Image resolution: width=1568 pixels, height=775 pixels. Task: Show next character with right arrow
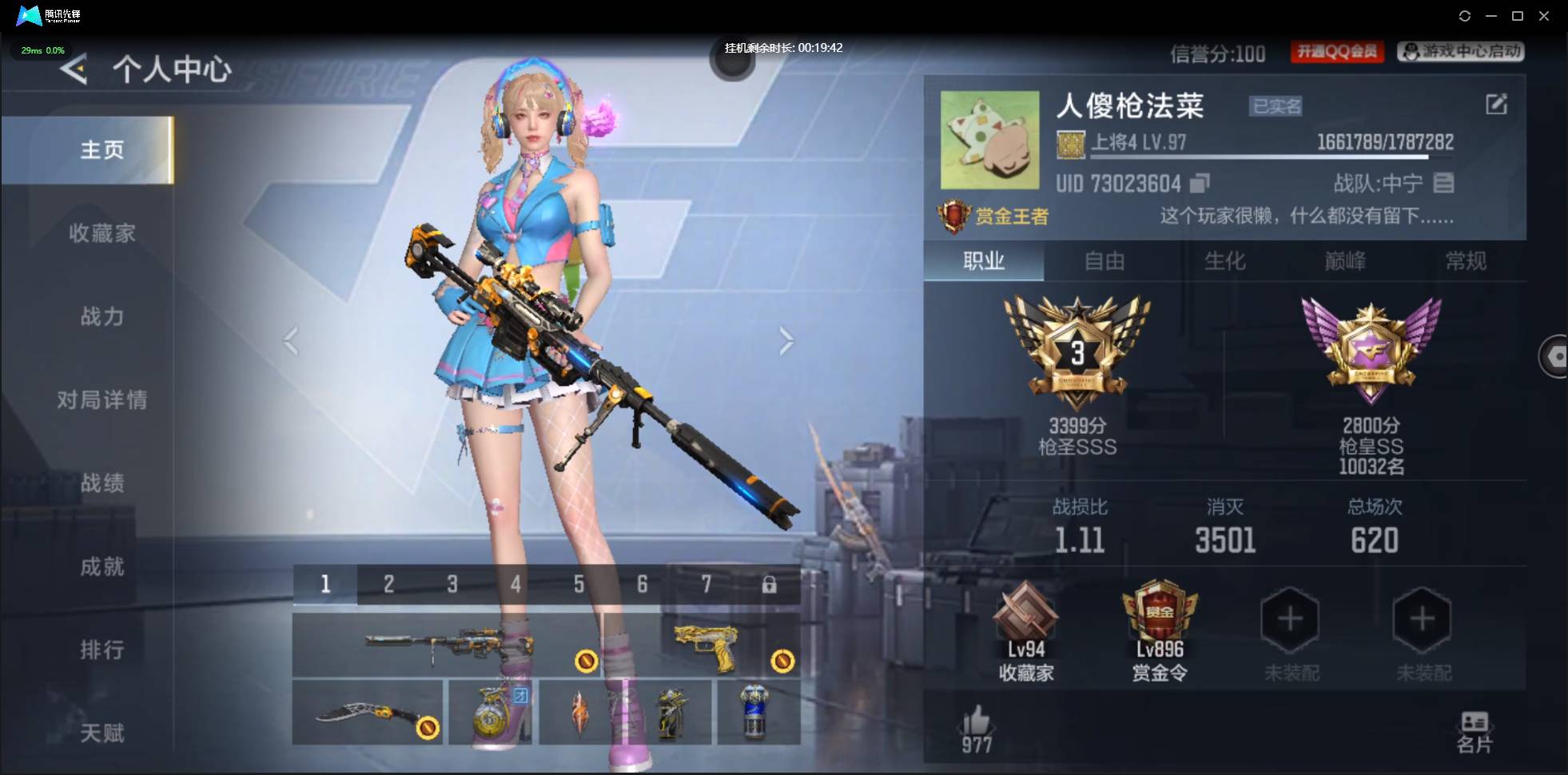[x=787, y=342]
